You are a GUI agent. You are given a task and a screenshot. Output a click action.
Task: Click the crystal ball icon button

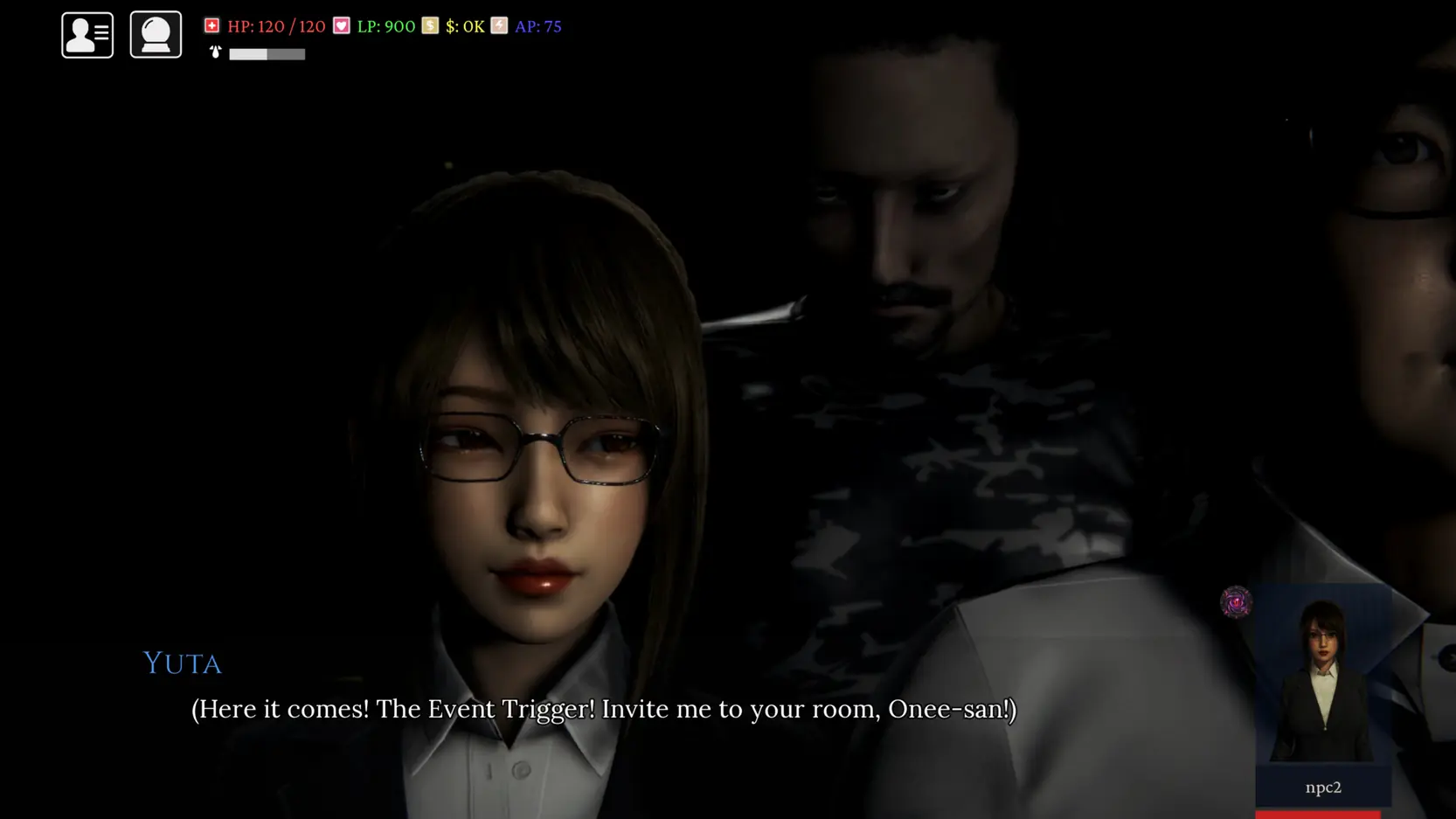click(156, 35)
